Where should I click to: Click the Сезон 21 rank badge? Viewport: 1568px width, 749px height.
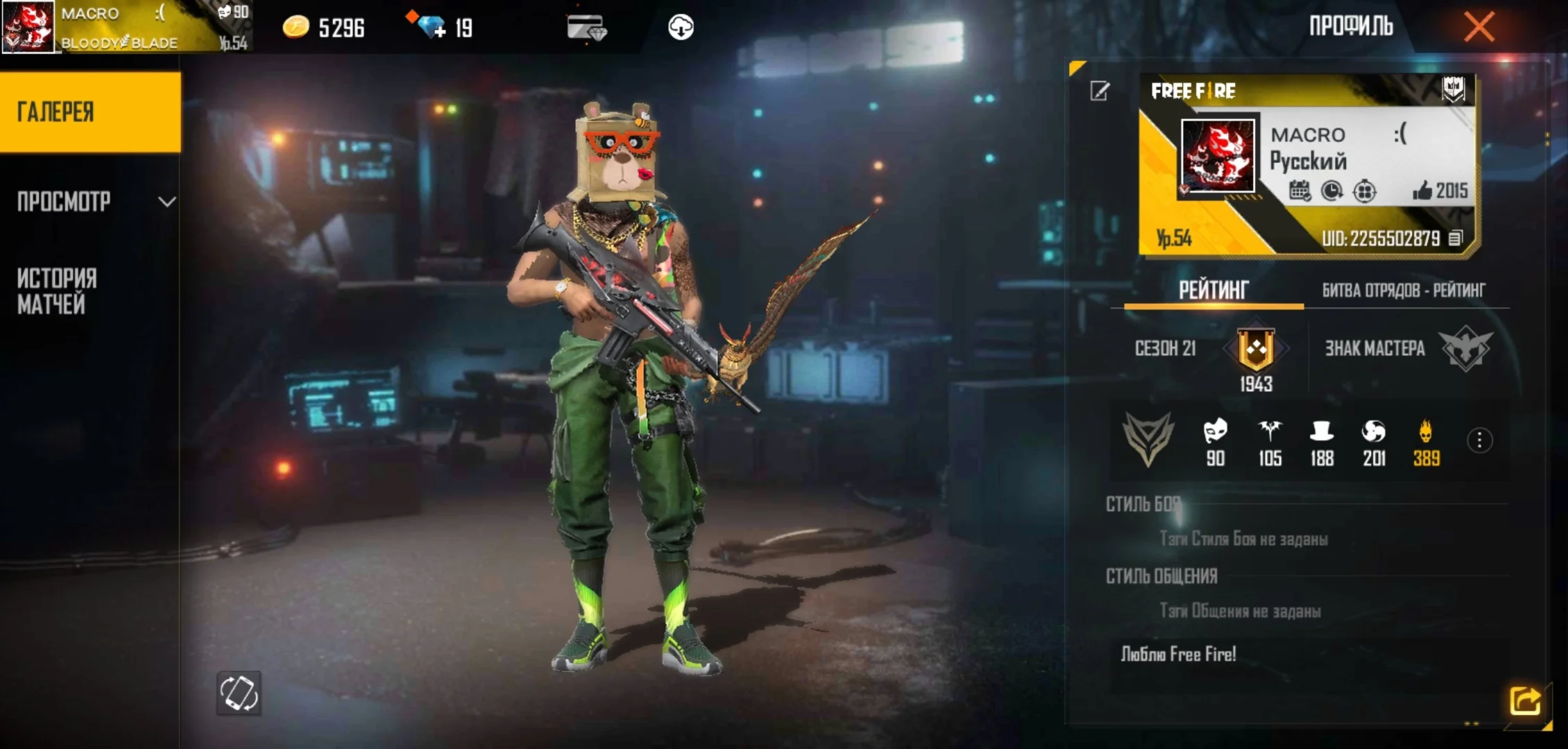pos(1256,350)
